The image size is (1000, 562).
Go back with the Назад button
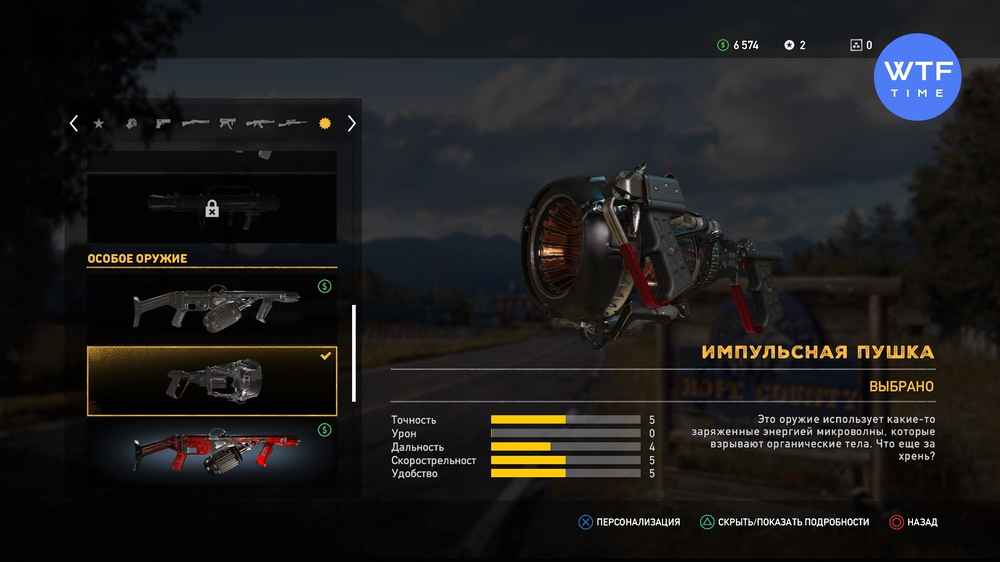click(913, 522)
